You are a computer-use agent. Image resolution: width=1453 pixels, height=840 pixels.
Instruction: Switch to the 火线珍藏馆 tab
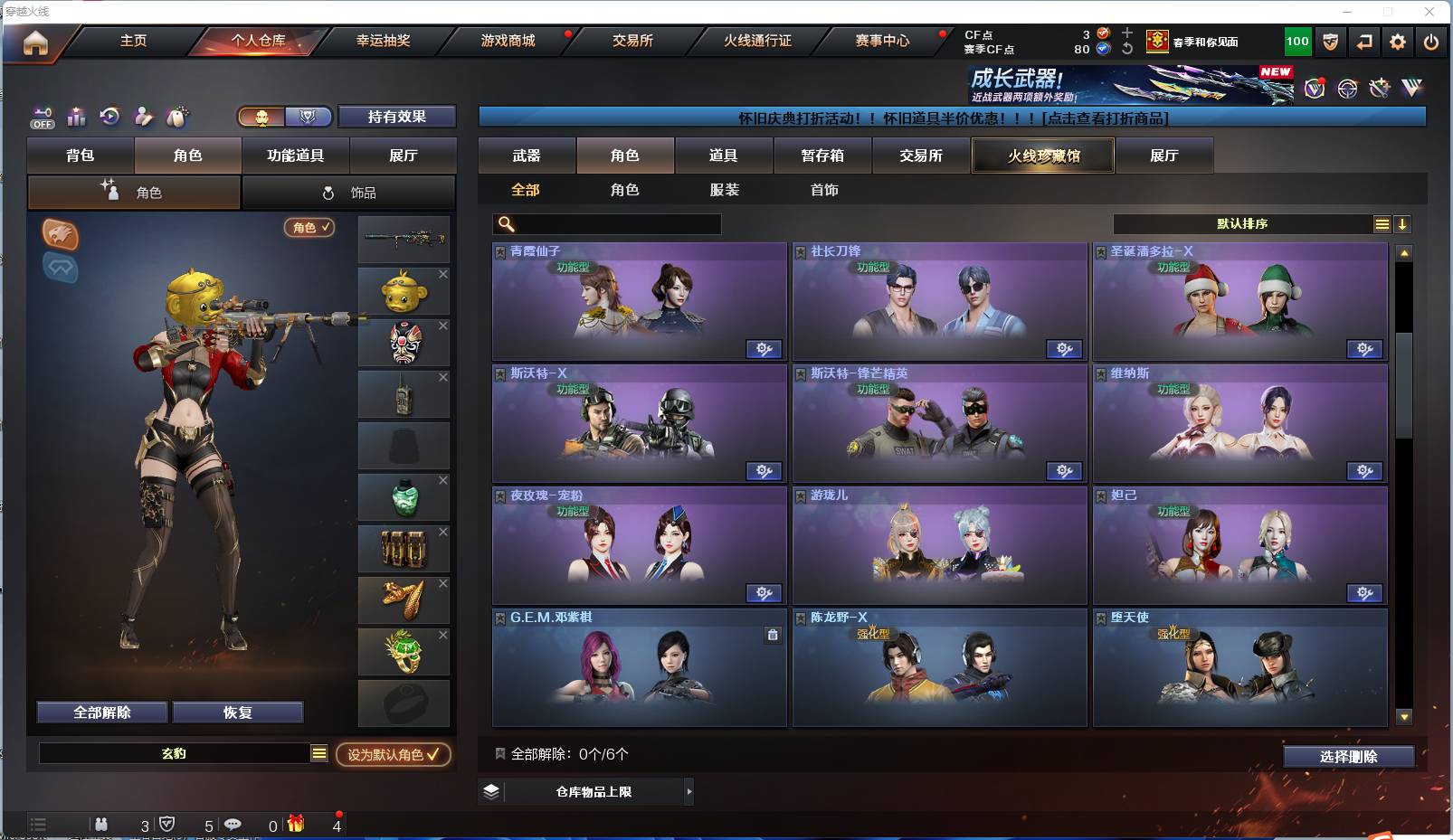[x=1042, y=156]
